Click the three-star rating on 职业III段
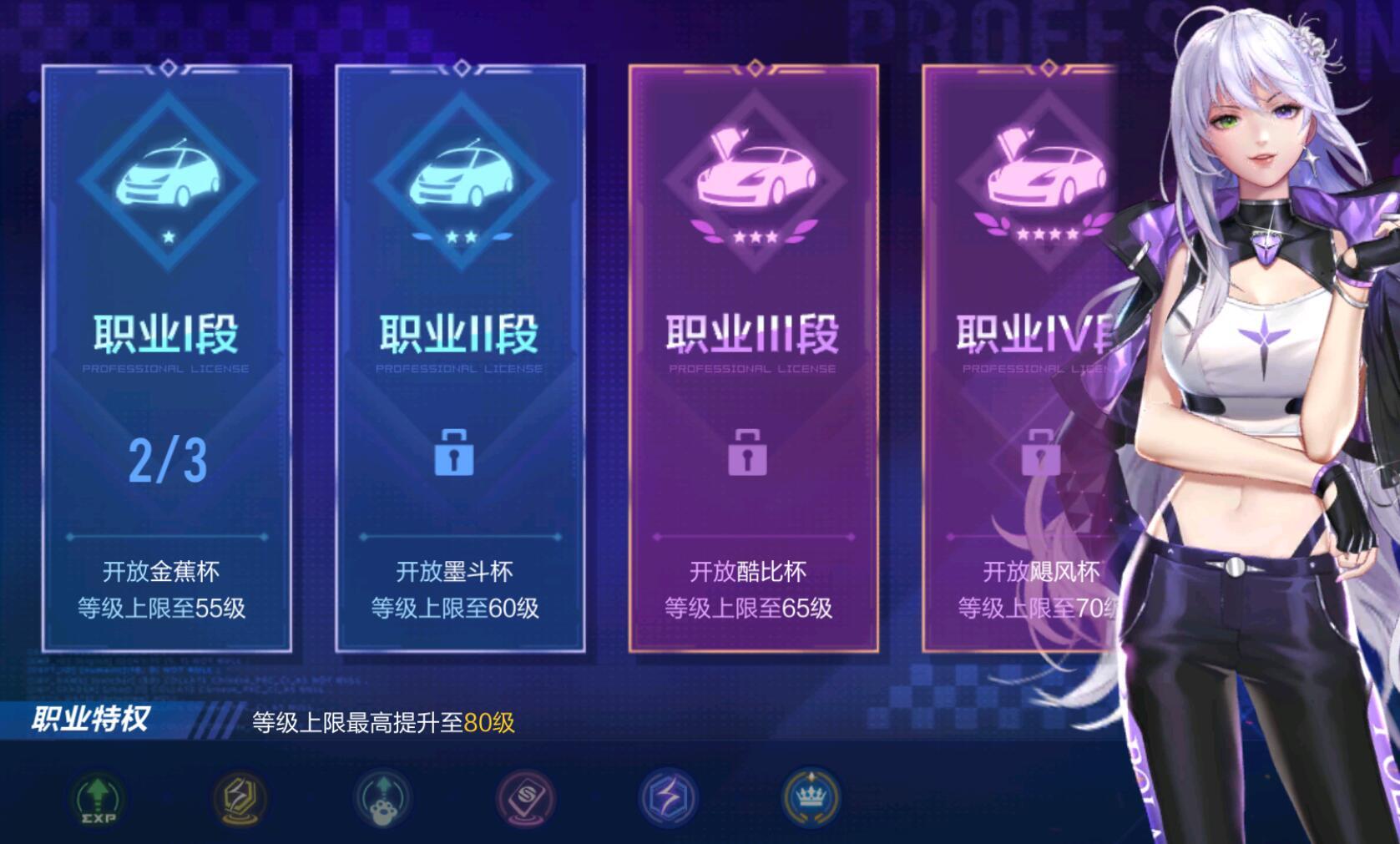The height and width of the screenshot is (844, 1400). 754,237
